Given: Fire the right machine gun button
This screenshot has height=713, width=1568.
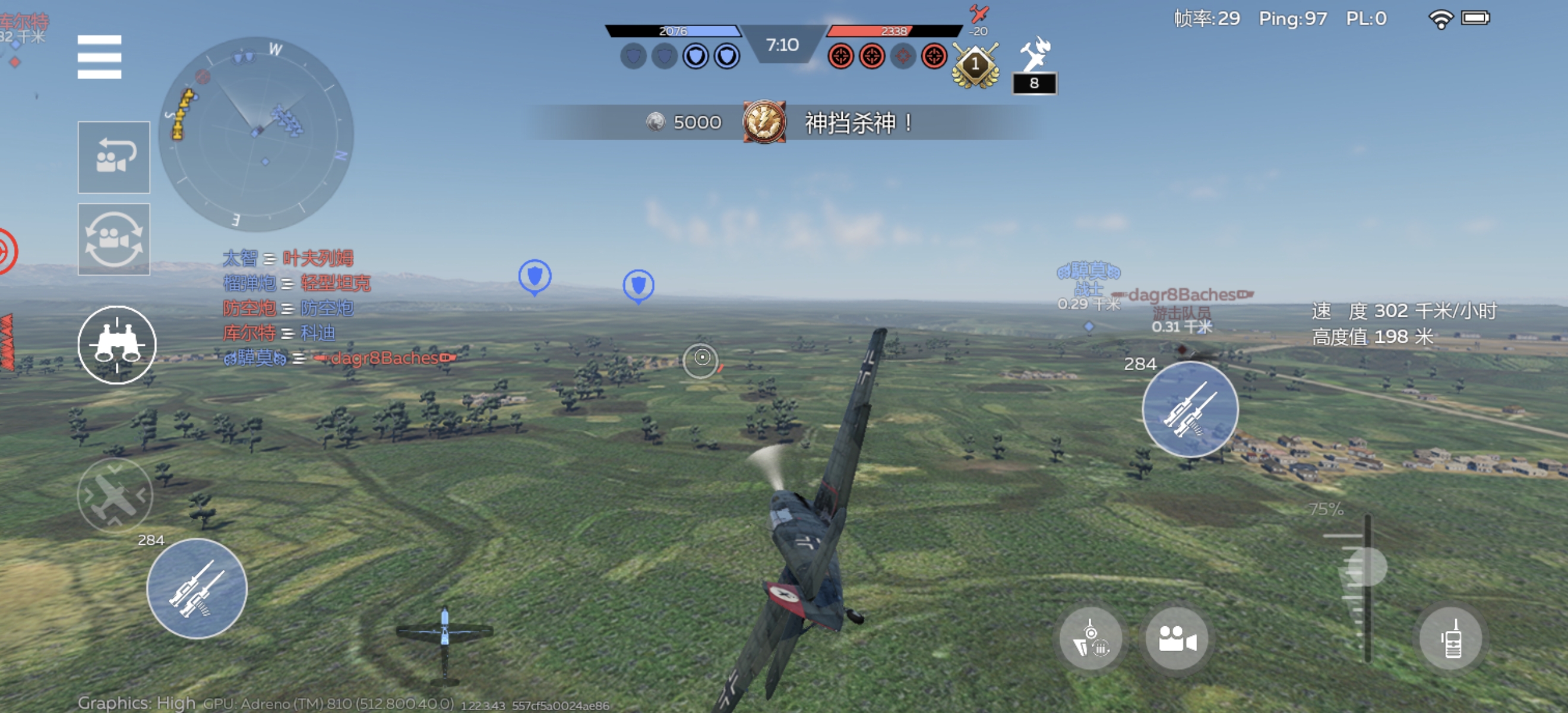Looking at the screenshot, I should (x=1190, y=409).
